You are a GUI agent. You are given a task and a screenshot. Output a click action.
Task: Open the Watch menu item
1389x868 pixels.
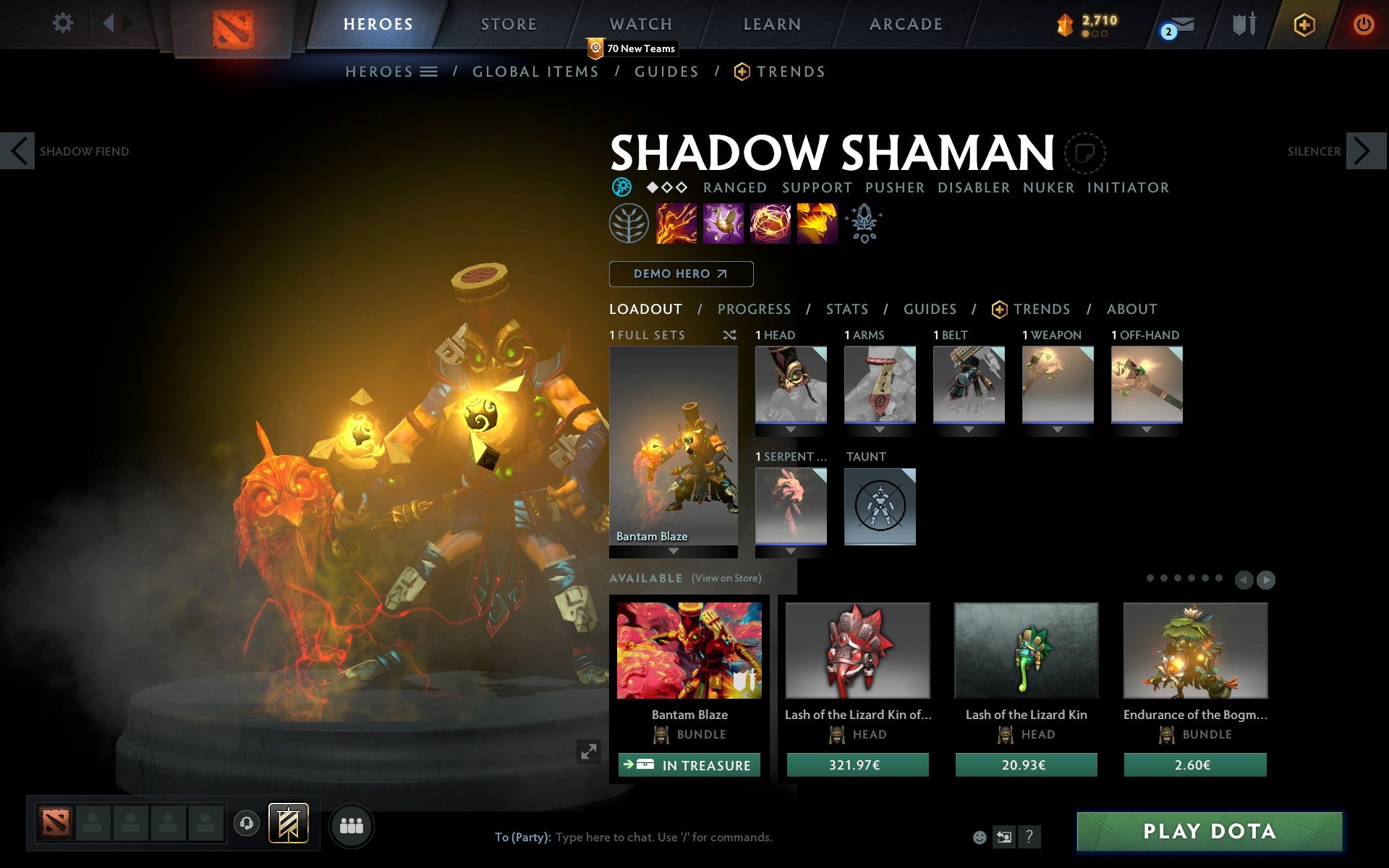tap(640, 24)
